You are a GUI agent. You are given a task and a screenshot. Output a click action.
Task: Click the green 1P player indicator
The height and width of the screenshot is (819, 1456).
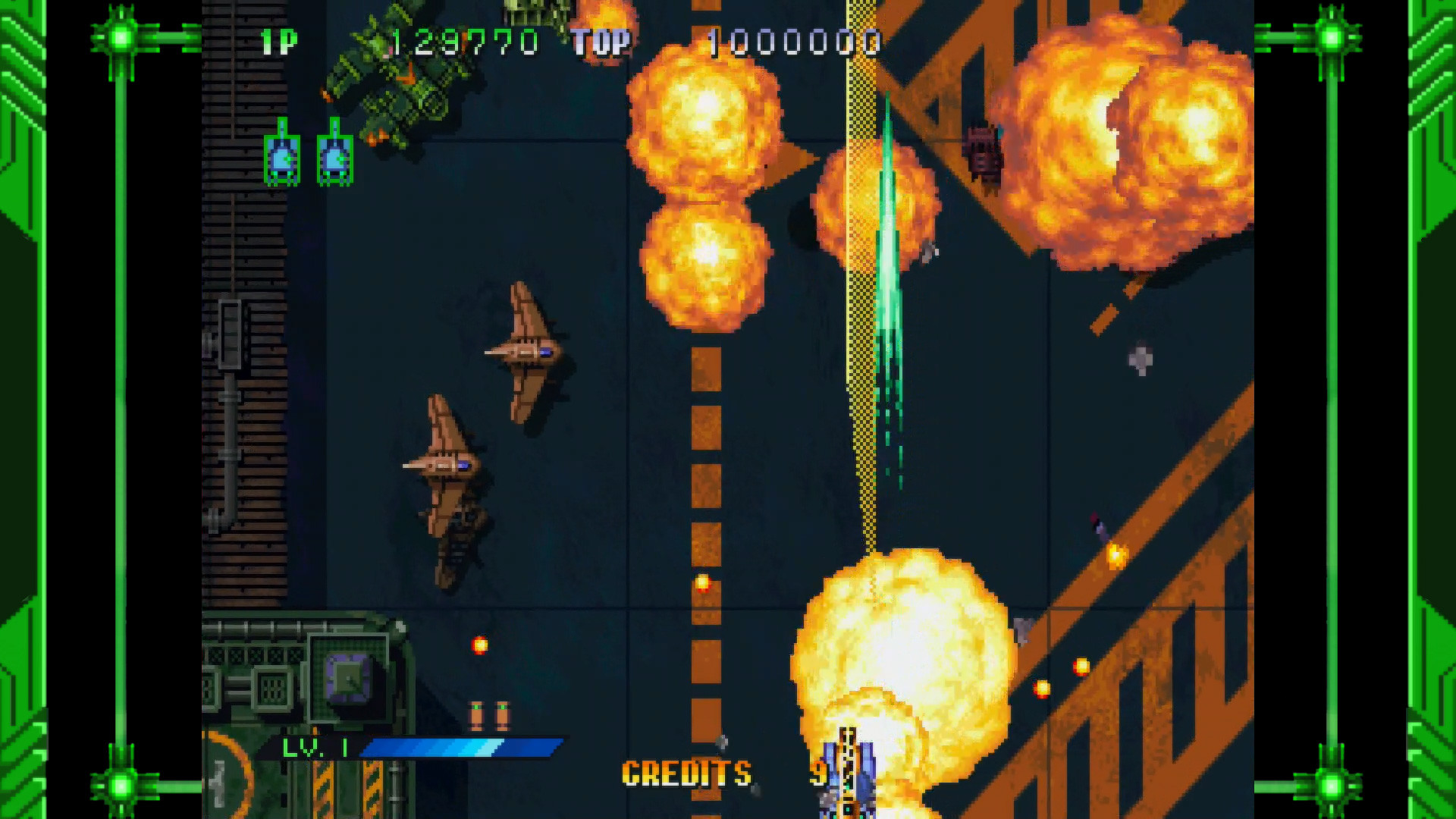pyautogui.click(x=281, y=42)
